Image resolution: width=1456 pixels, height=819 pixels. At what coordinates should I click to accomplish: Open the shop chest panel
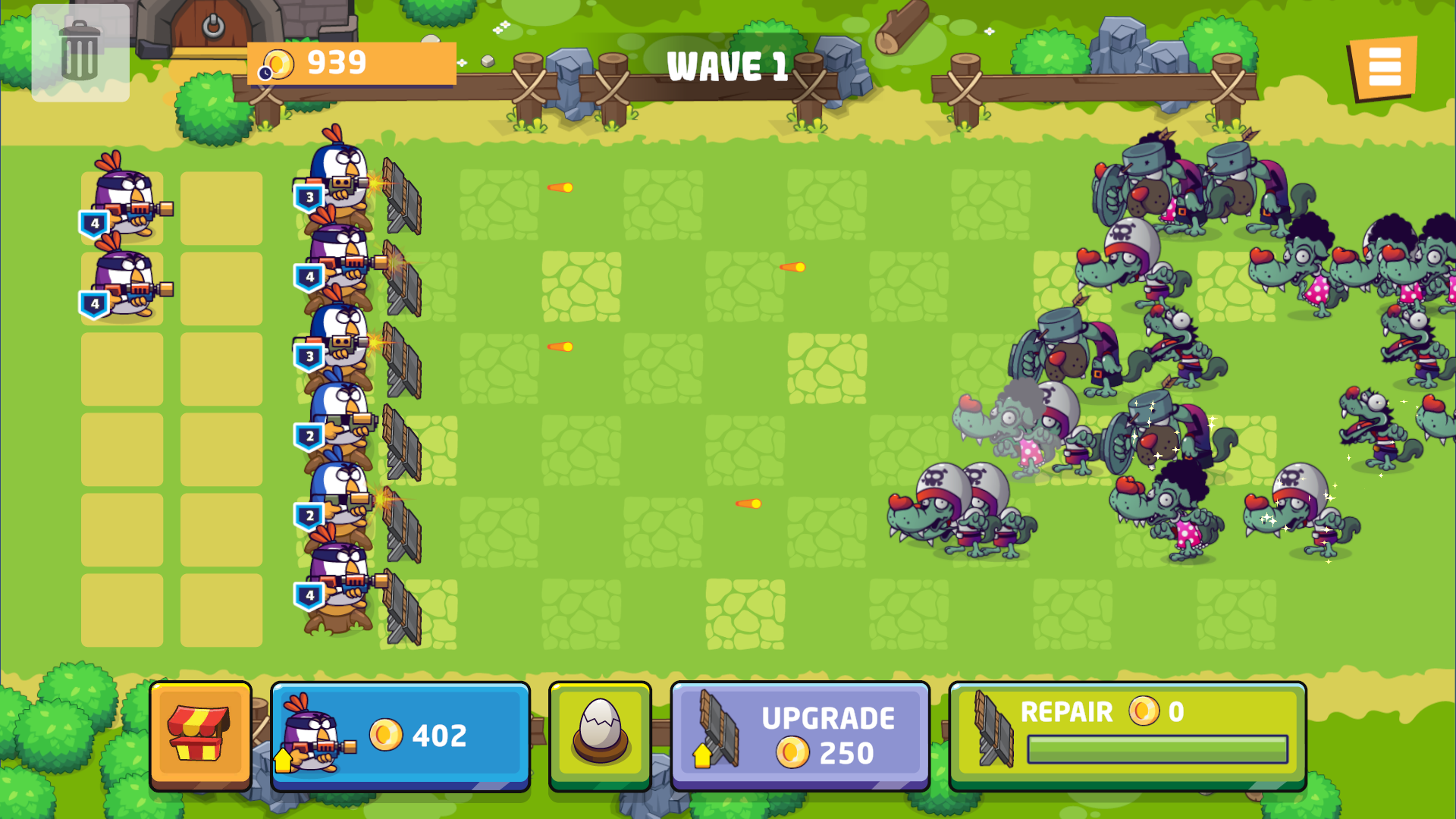click(201, 734)
